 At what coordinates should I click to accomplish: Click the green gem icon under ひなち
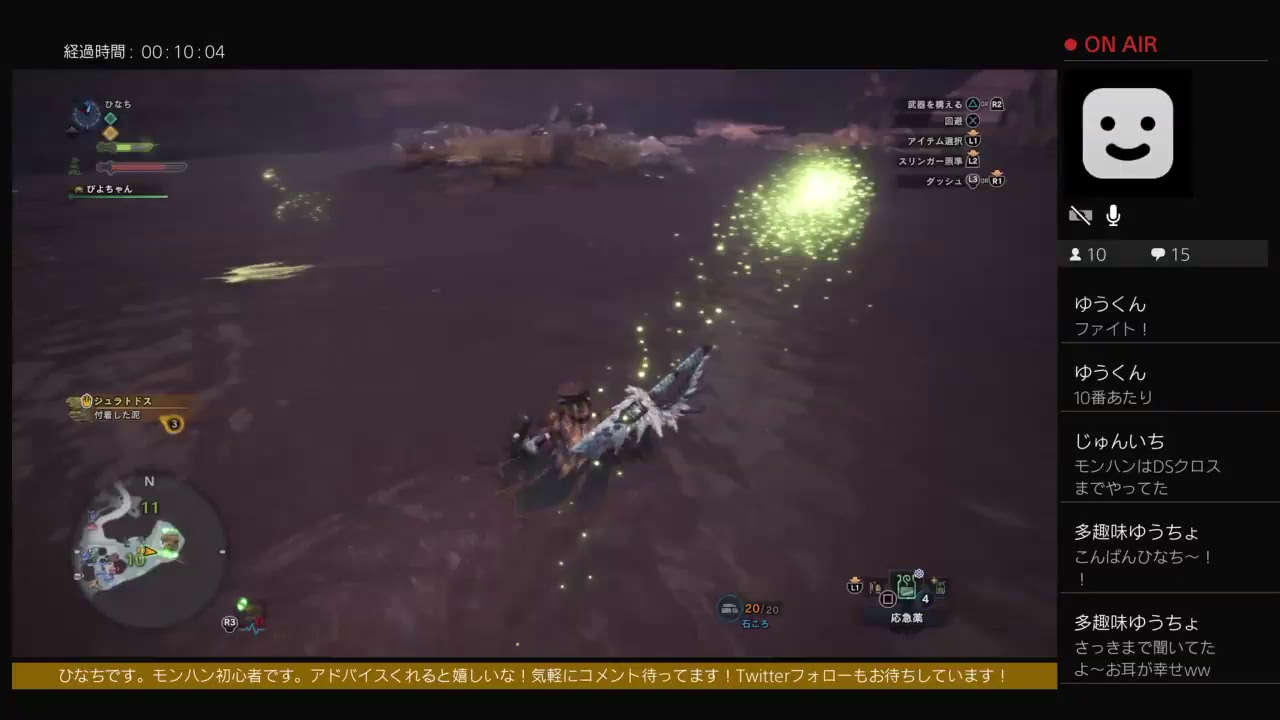click(110, 118)
